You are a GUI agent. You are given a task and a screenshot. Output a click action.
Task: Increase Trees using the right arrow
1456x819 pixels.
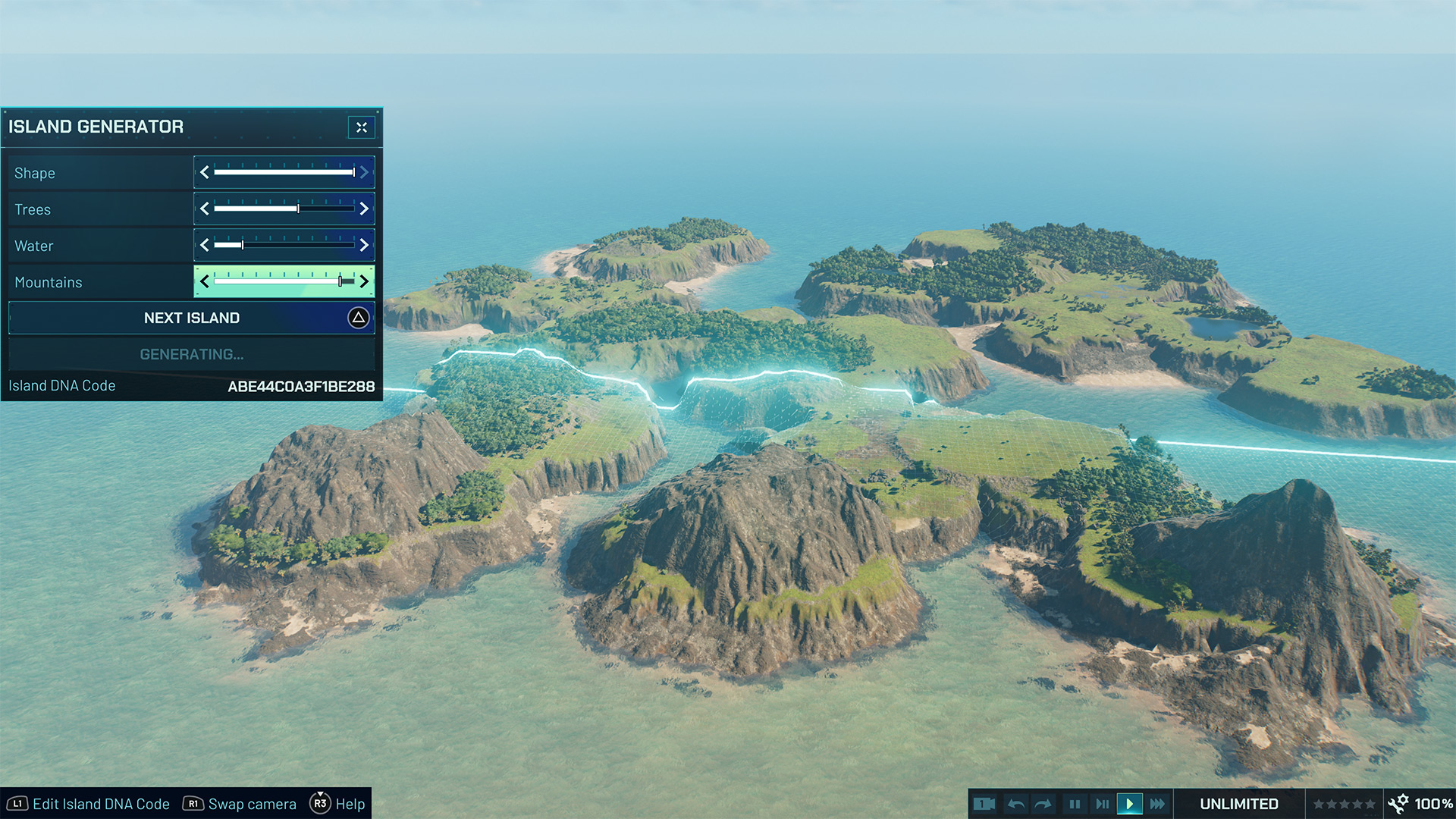pyautogui.click(x=364, y=209)
